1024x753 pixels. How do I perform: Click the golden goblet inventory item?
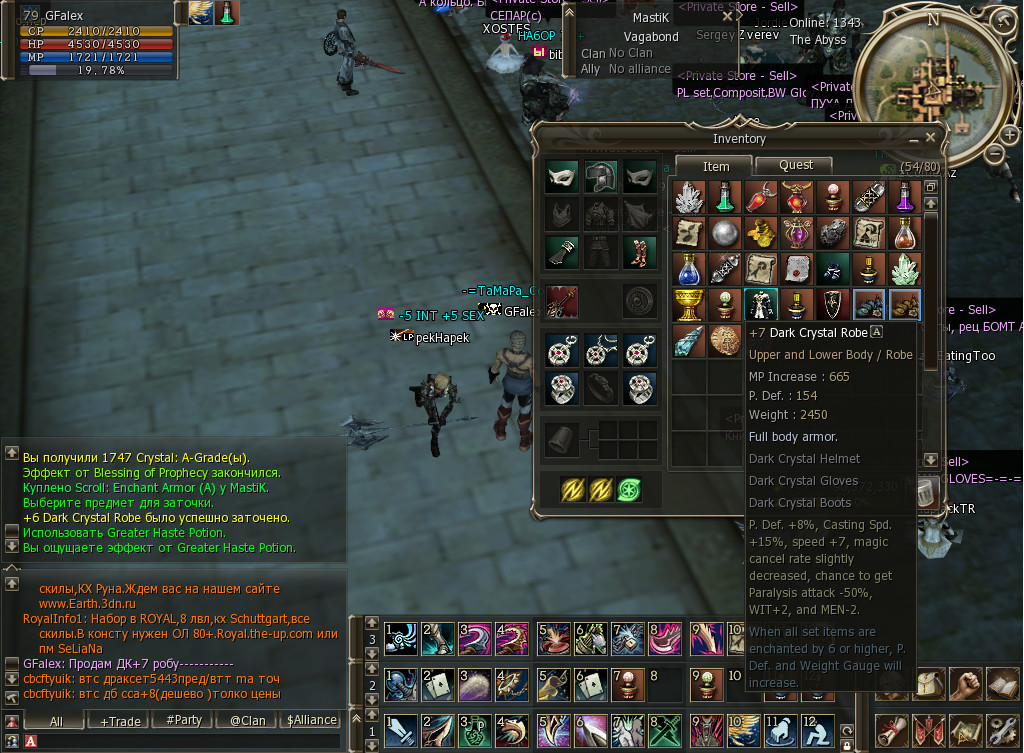point(686,305)
